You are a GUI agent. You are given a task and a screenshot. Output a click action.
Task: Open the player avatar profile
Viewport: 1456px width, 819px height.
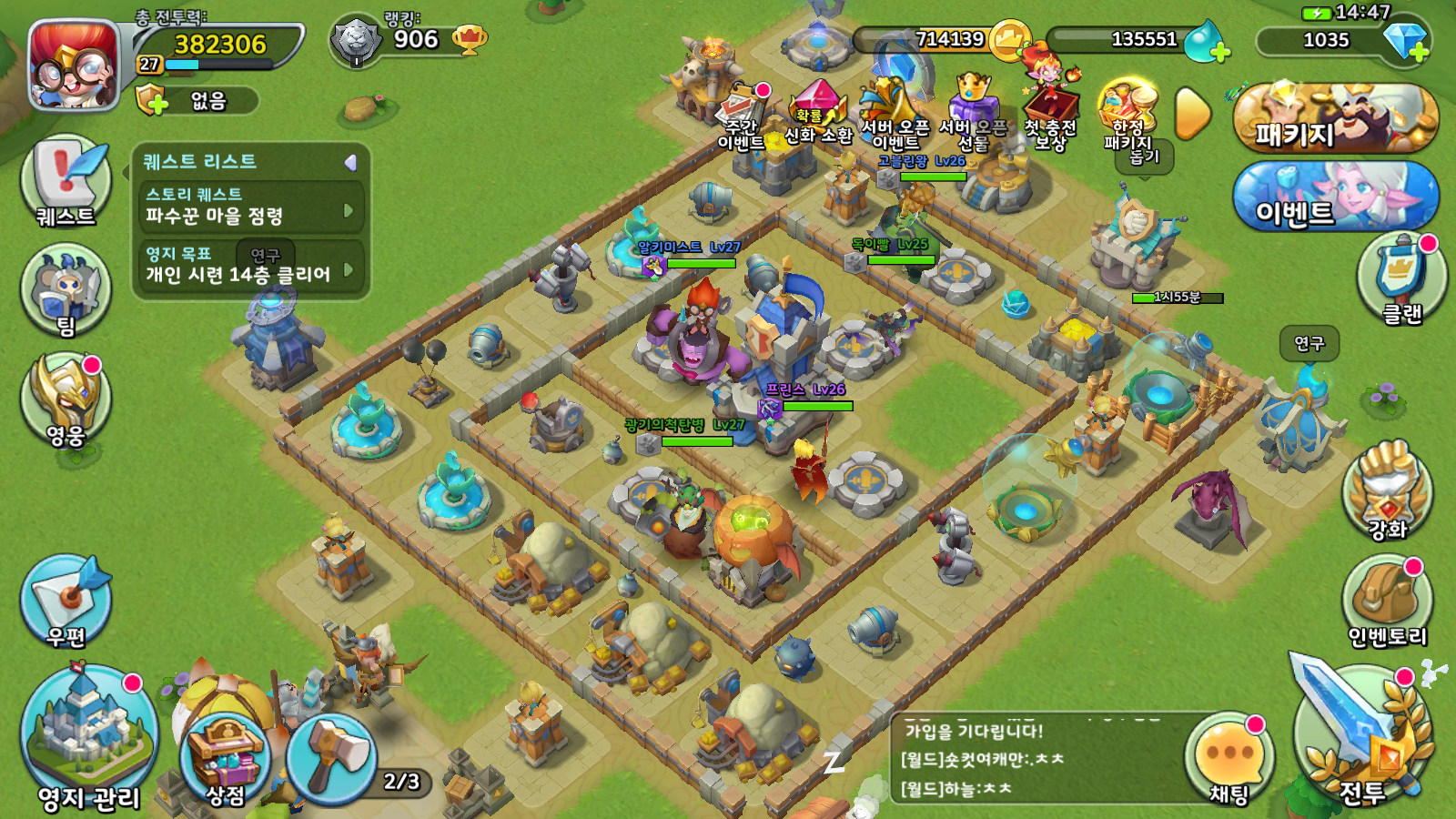point(74,66)
